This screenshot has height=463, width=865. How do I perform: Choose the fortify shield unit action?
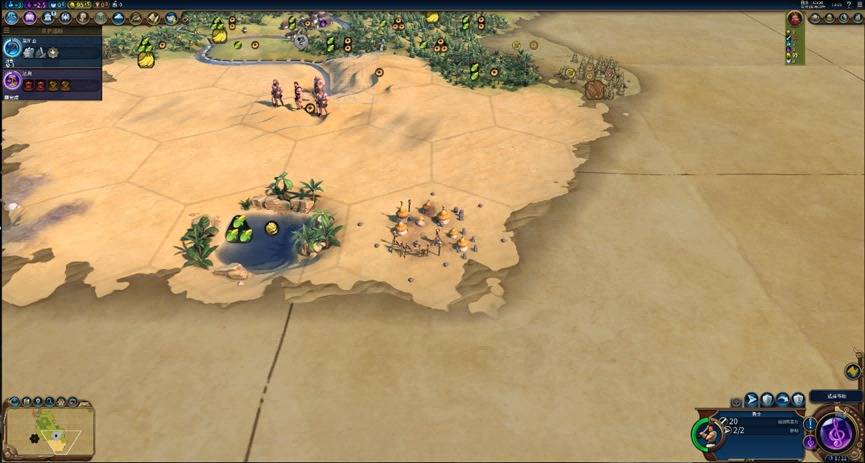(767, 400)
